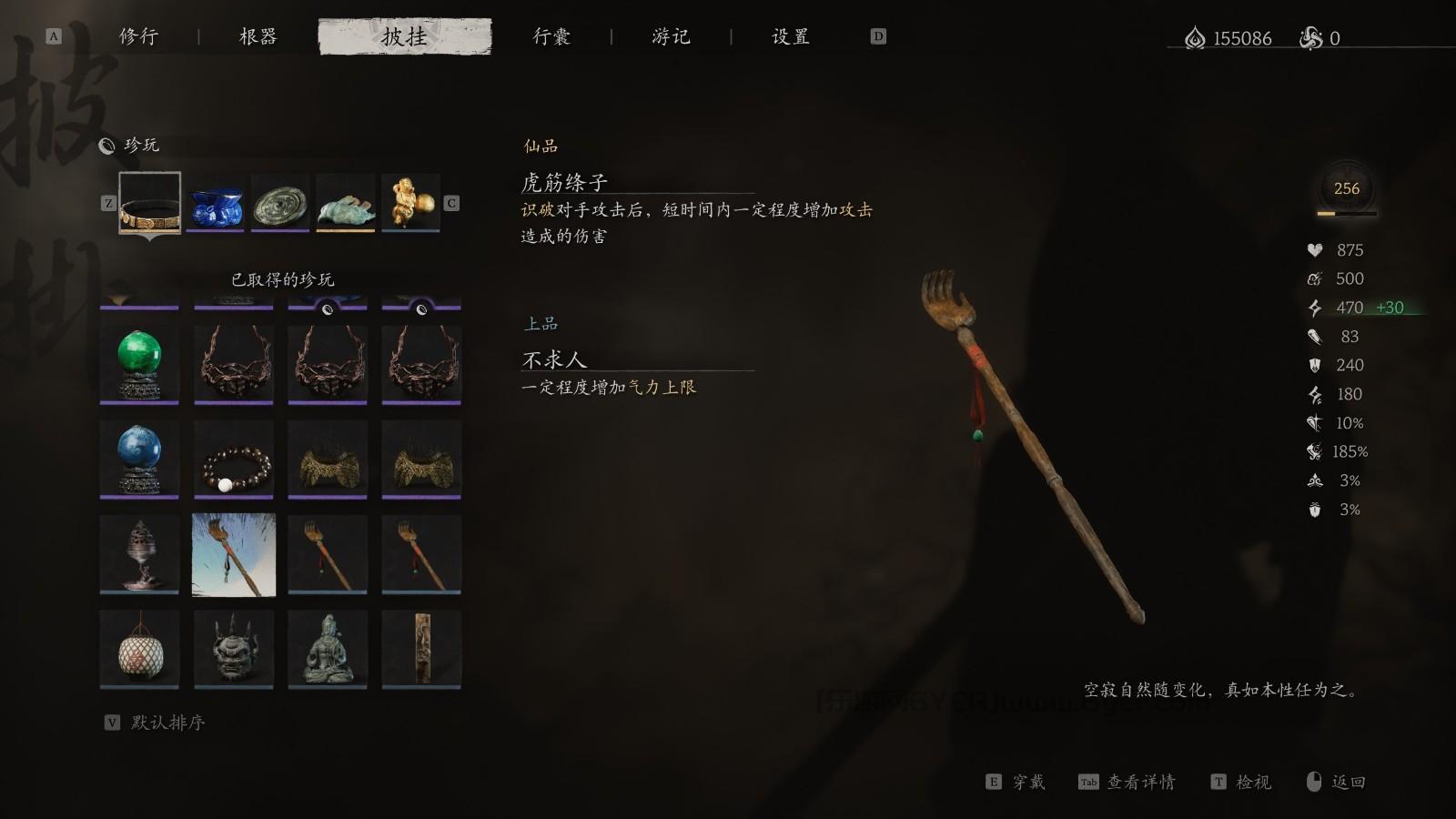
Task: Click the attack stat icon showing 470
Action: [1315, 308]
